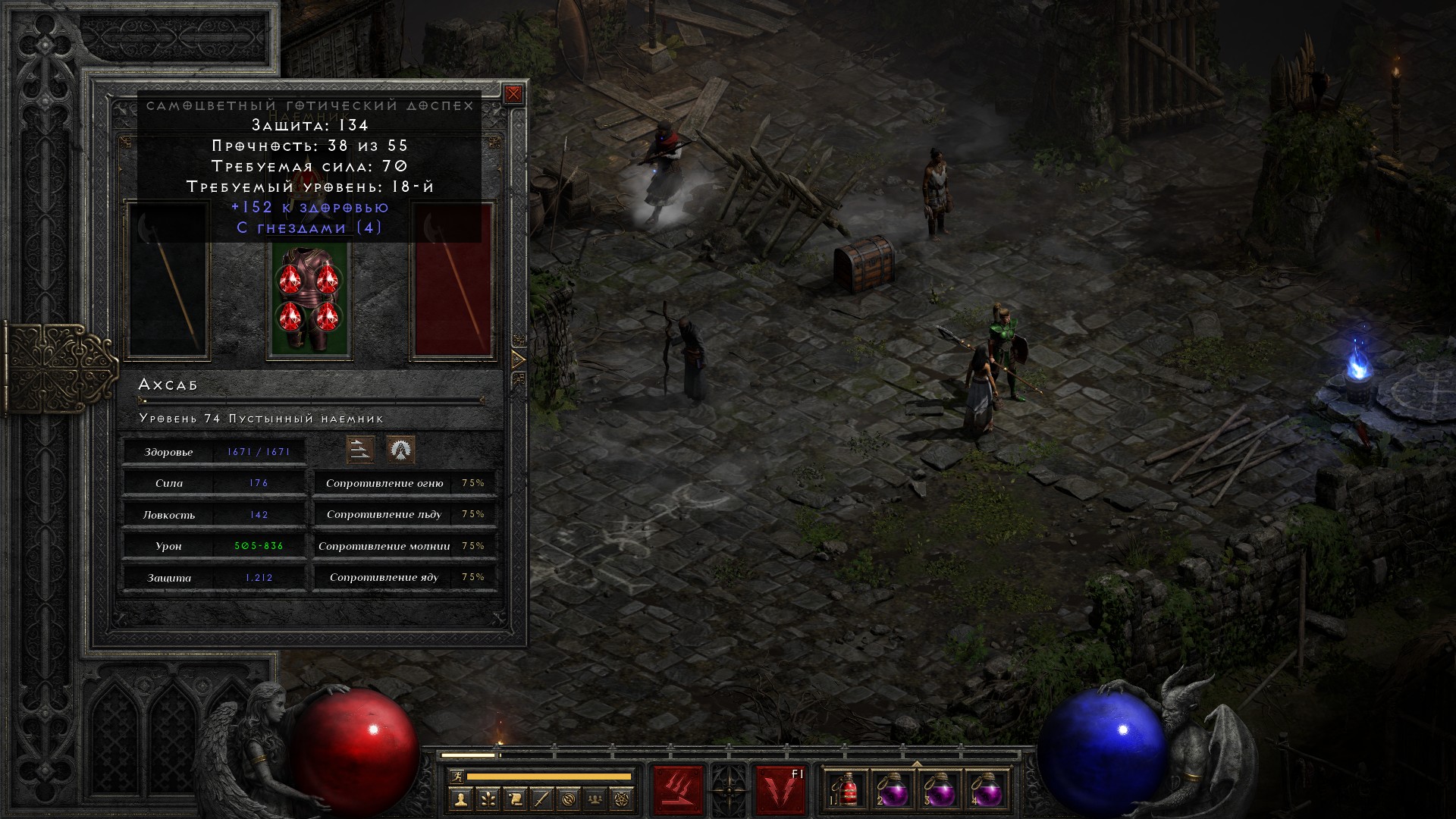This screenshot has height=819, width=1456.
Task: Use the red healing potion in belt slot 1
Action: pos(846,791)
